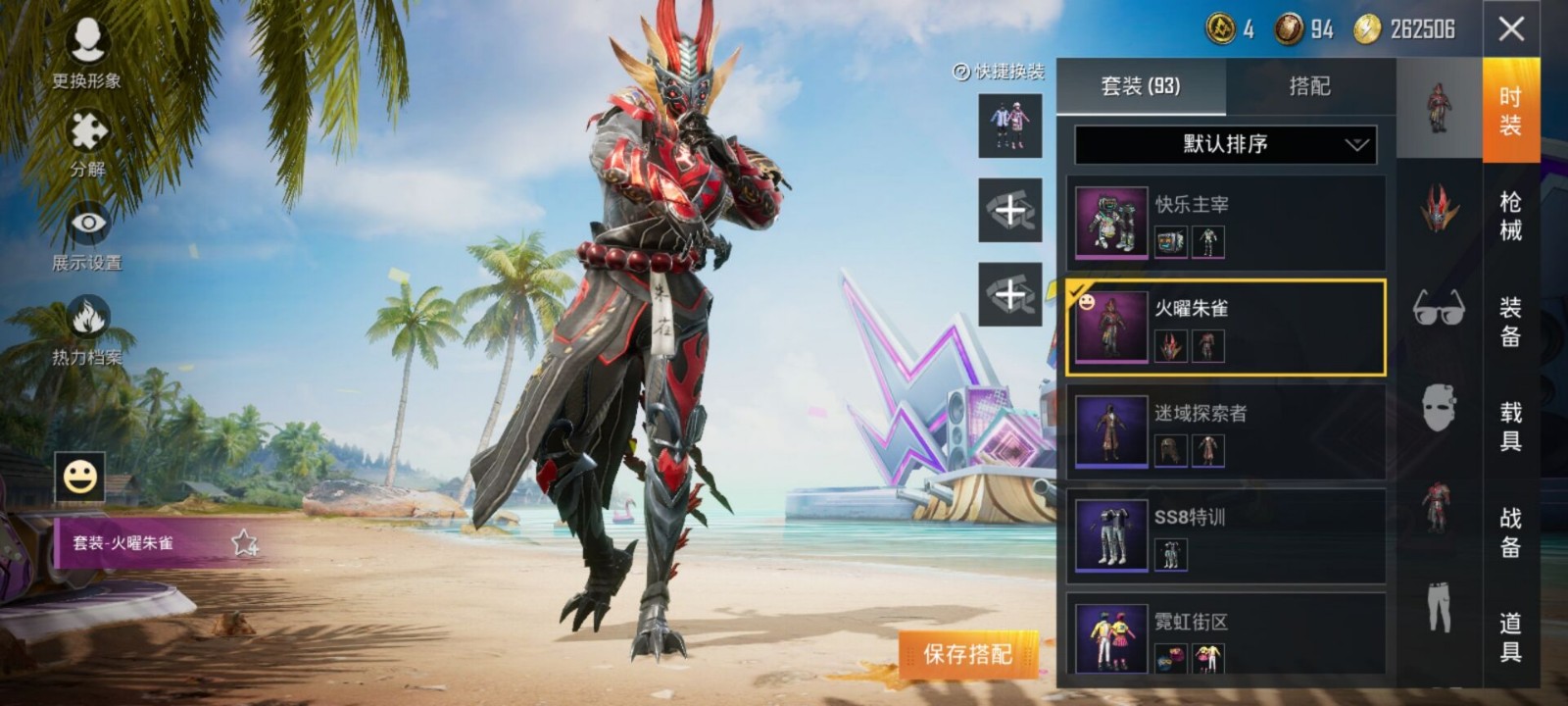Open the 道具 items category

1510,637
